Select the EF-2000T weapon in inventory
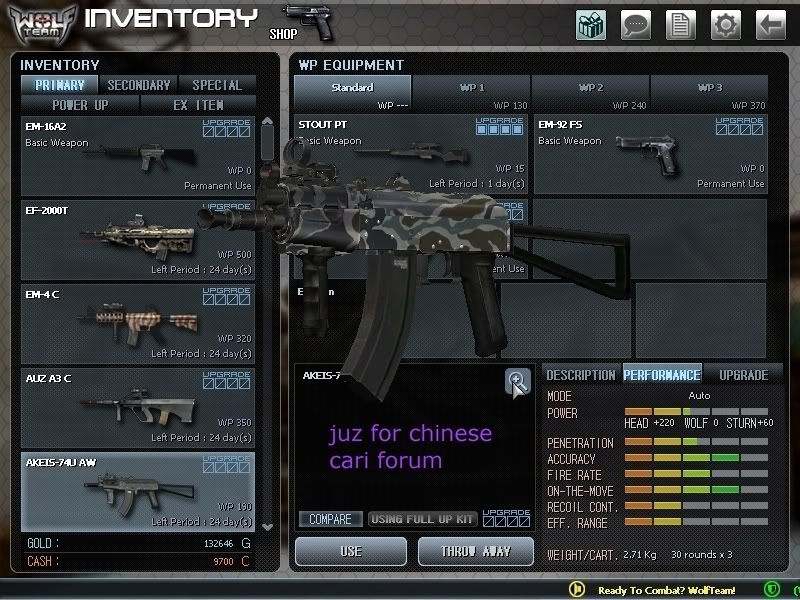This screenshot has height=600, width=800. click(138, 239)
